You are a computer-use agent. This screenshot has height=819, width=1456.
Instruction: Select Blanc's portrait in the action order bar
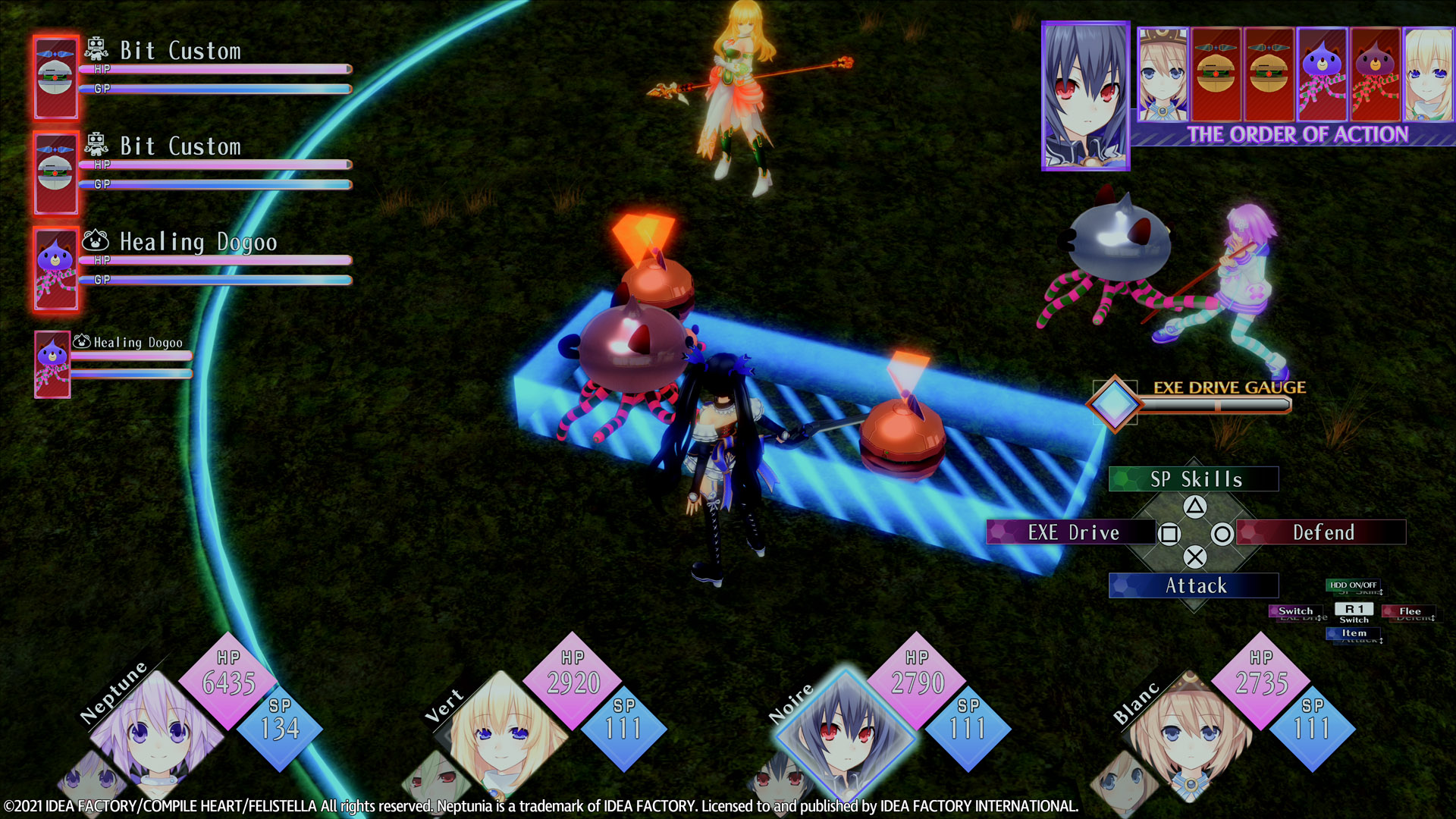click(1163, 74)
